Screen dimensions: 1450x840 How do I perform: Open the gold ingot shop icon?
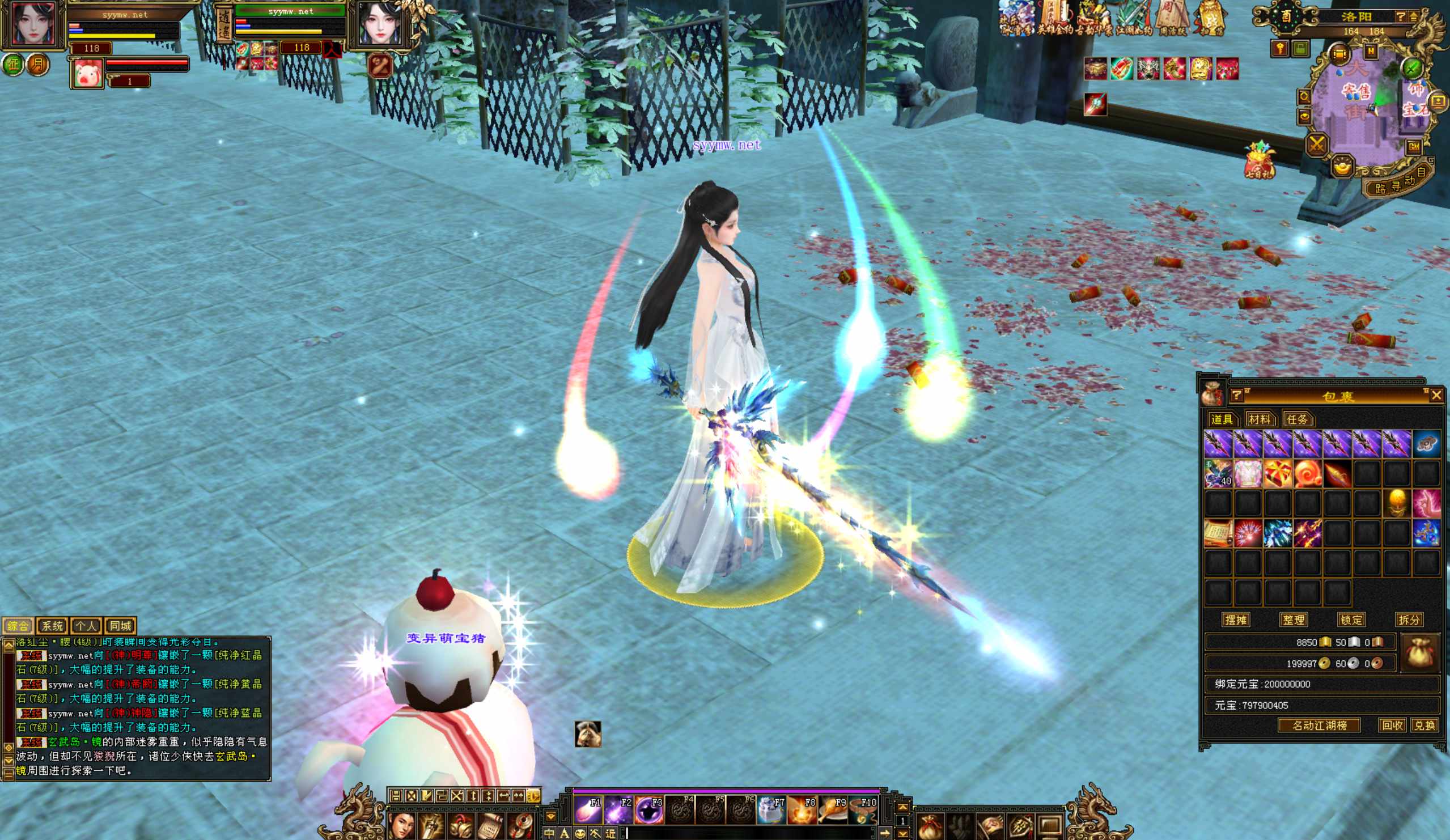(1342, 167)
